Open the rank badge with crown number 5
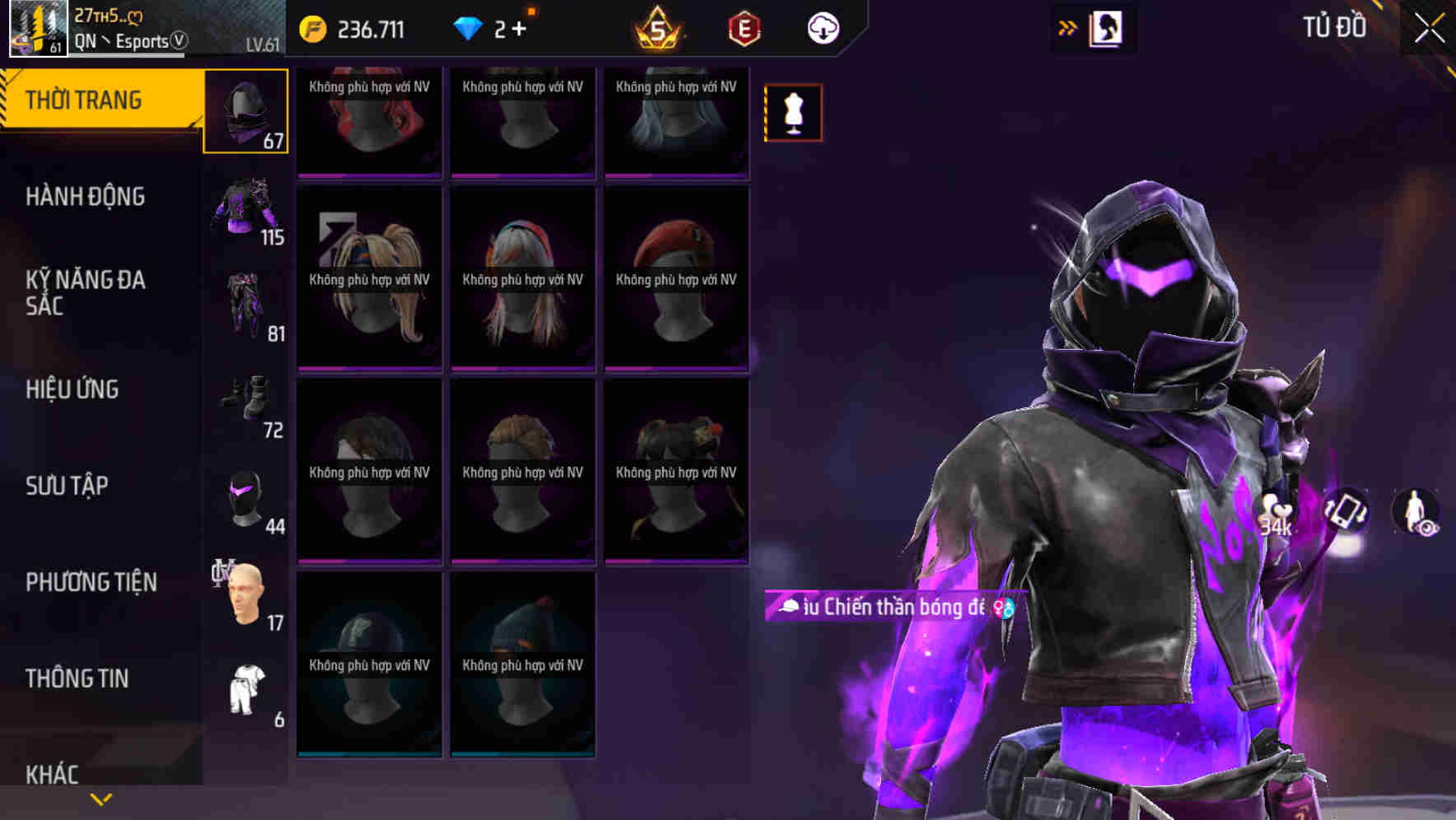Image resolution: width=1456 pixels, height=820 pixels. click(x=655, y=29)
